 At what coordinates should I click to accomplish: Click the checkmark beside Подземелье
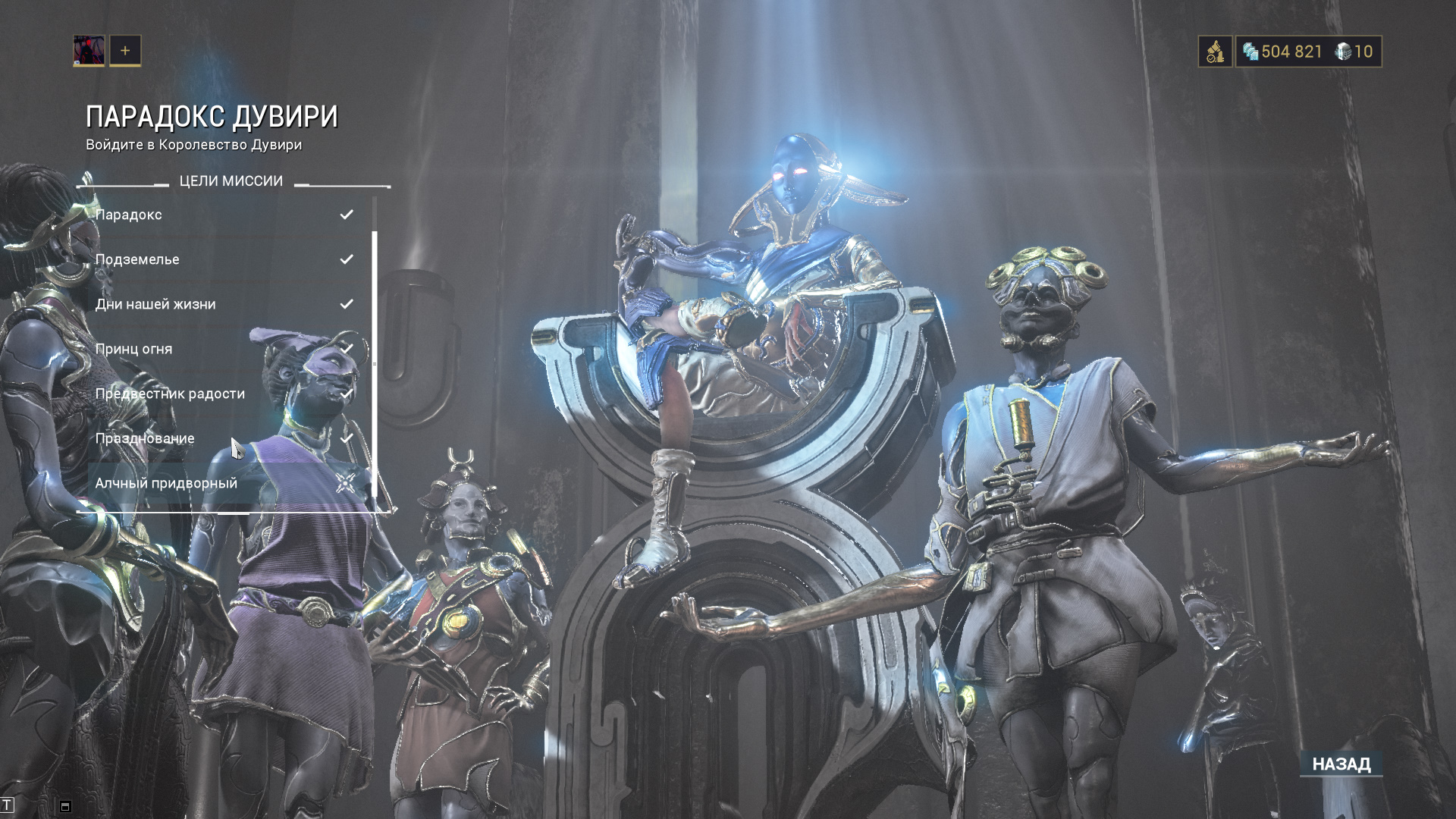(x=348, y=259)
